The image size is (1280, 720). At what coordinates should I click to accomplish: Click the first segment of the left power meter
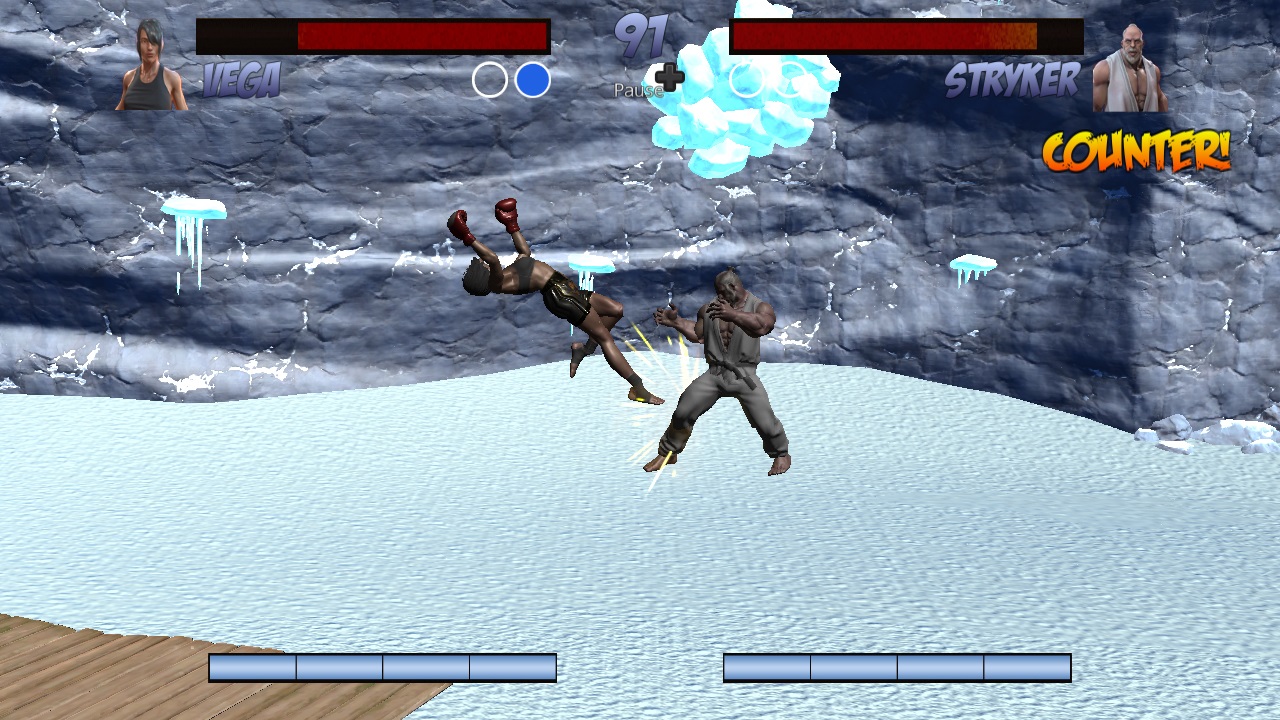250,665
